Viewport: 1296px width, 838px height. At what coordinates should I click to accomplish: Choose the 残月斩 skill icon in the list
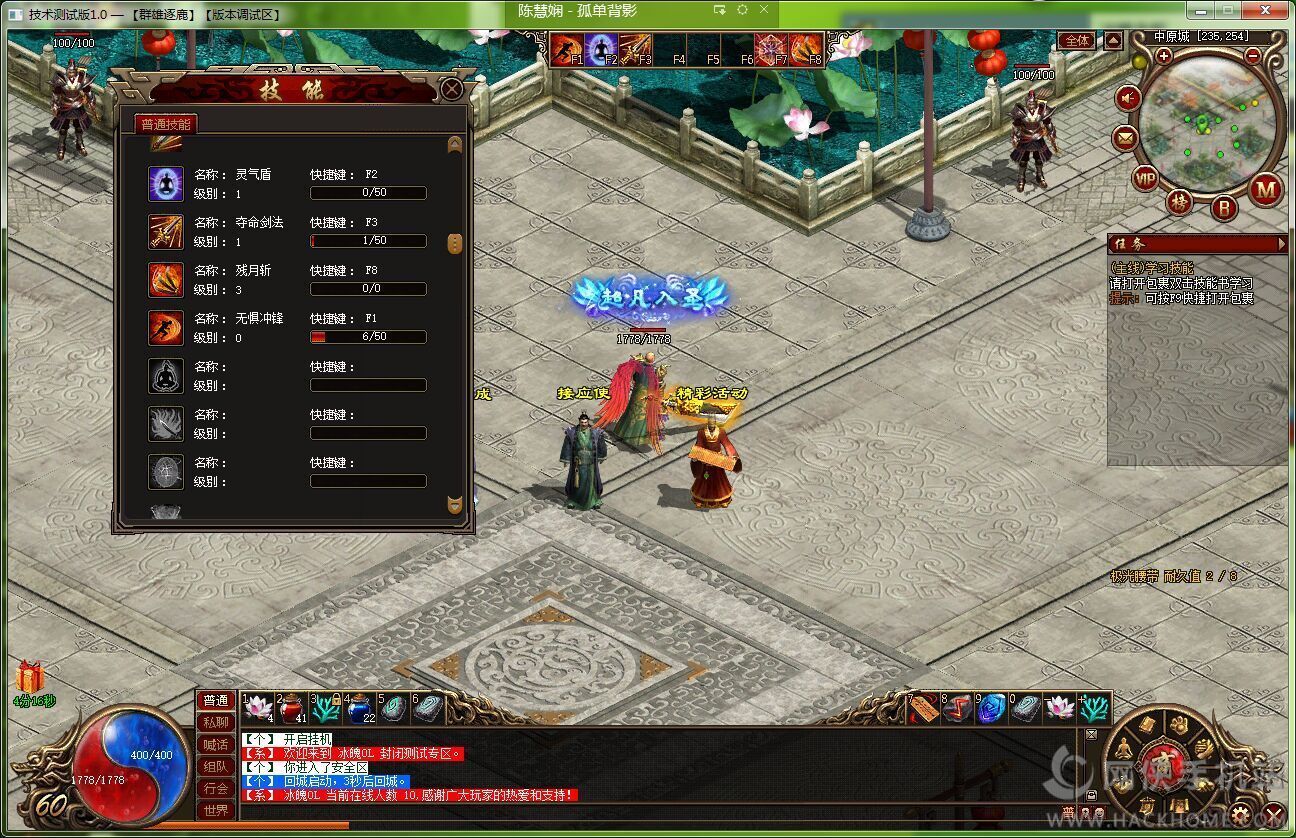pos(166,280)
